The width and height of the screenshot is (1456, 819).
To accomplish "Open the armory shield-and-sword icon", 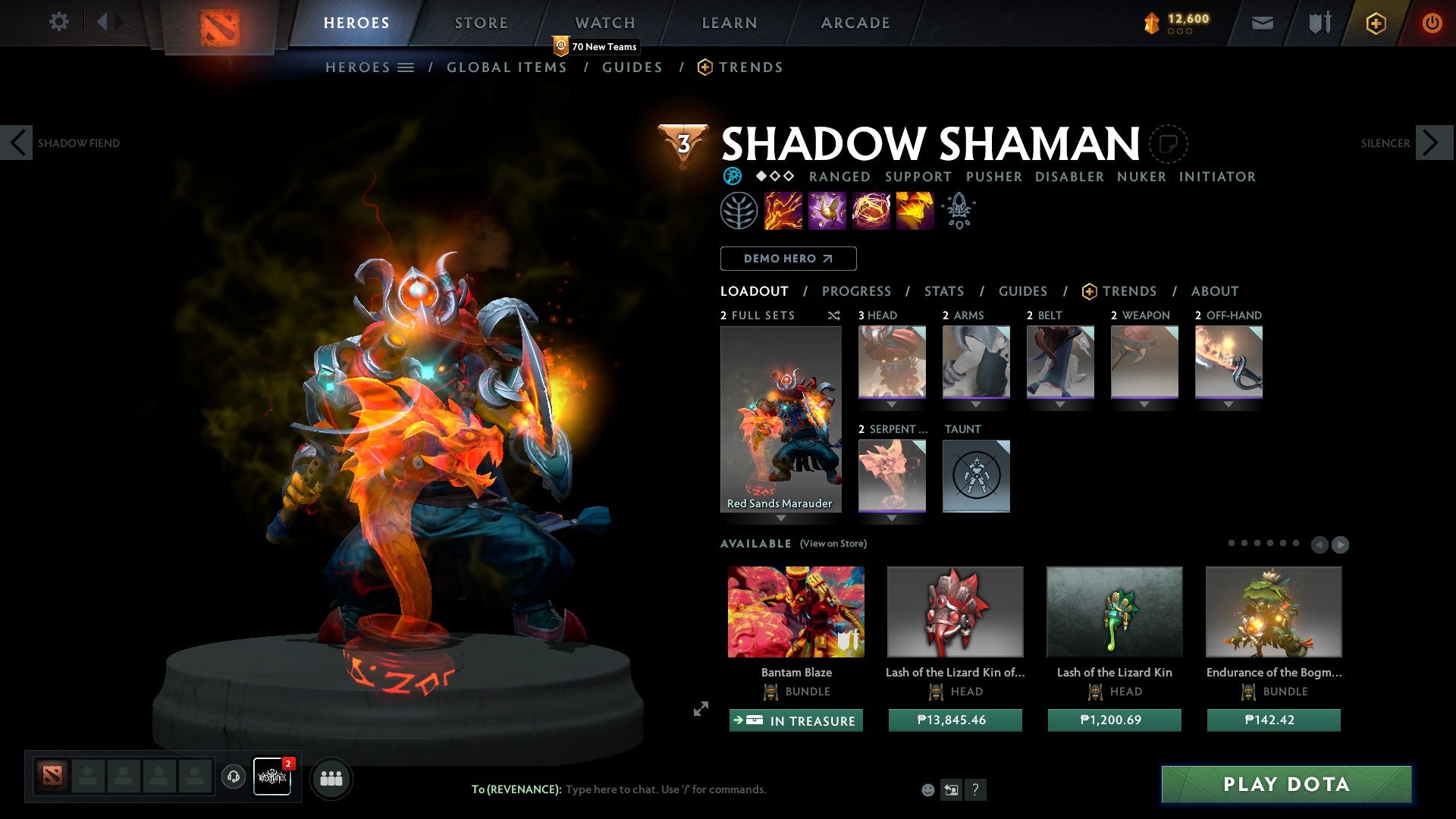I will click(x=1319, y=23).
